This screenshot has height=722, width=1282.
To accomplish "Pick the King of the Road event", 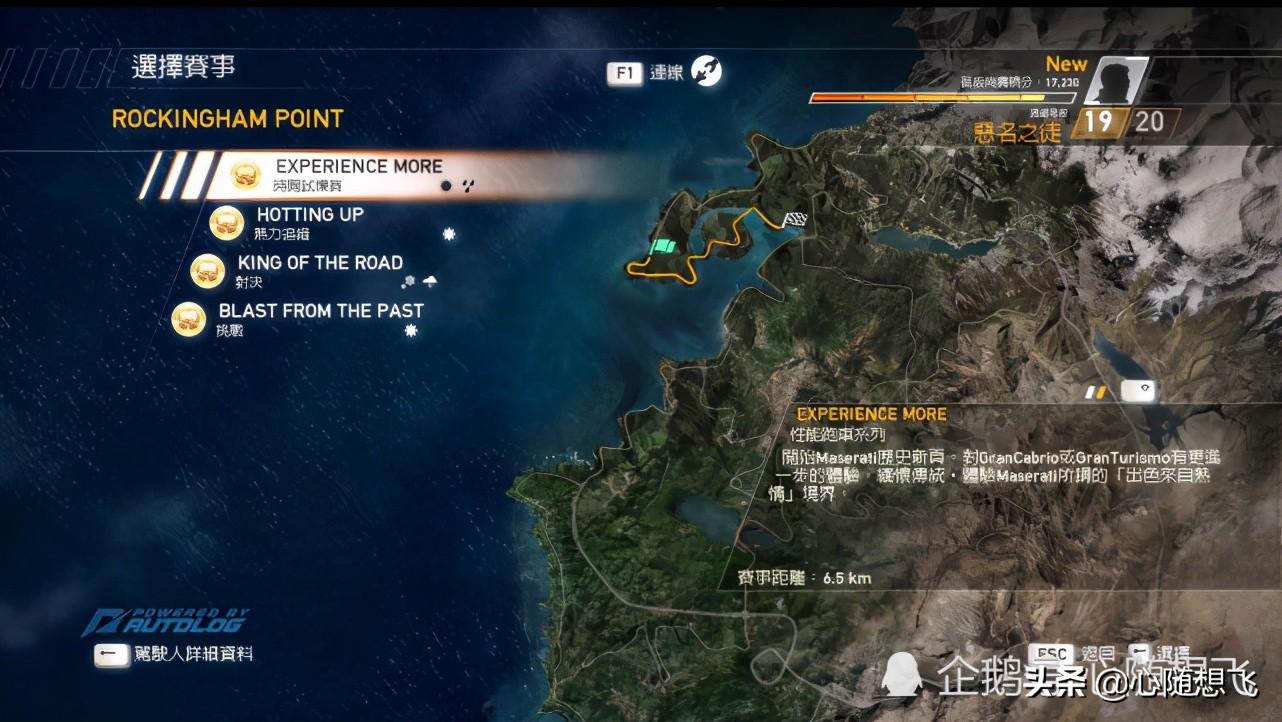I will click(x=319, y=270).
